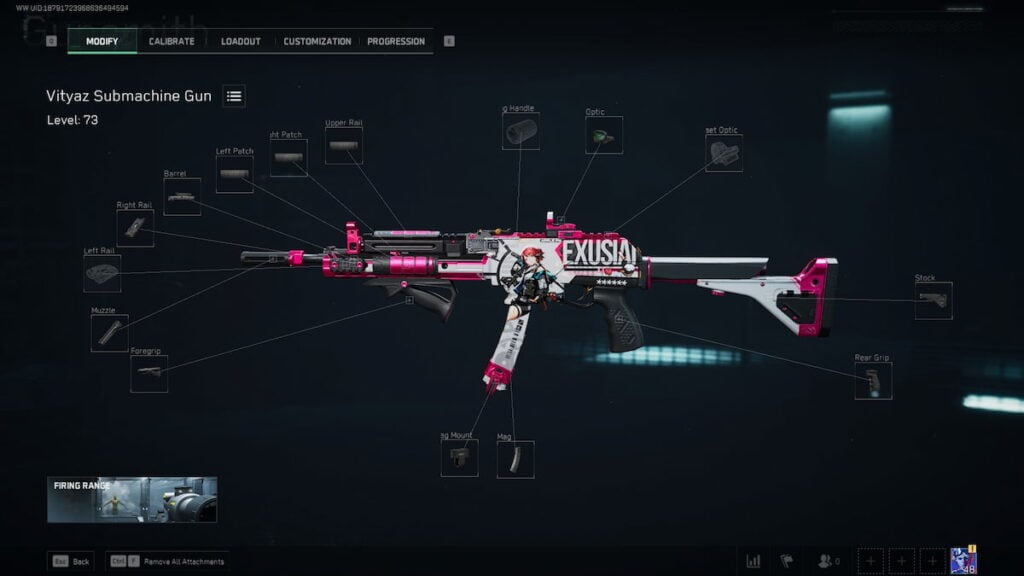
Task: Open the Stock attachment slot
Action: point(933,300)
